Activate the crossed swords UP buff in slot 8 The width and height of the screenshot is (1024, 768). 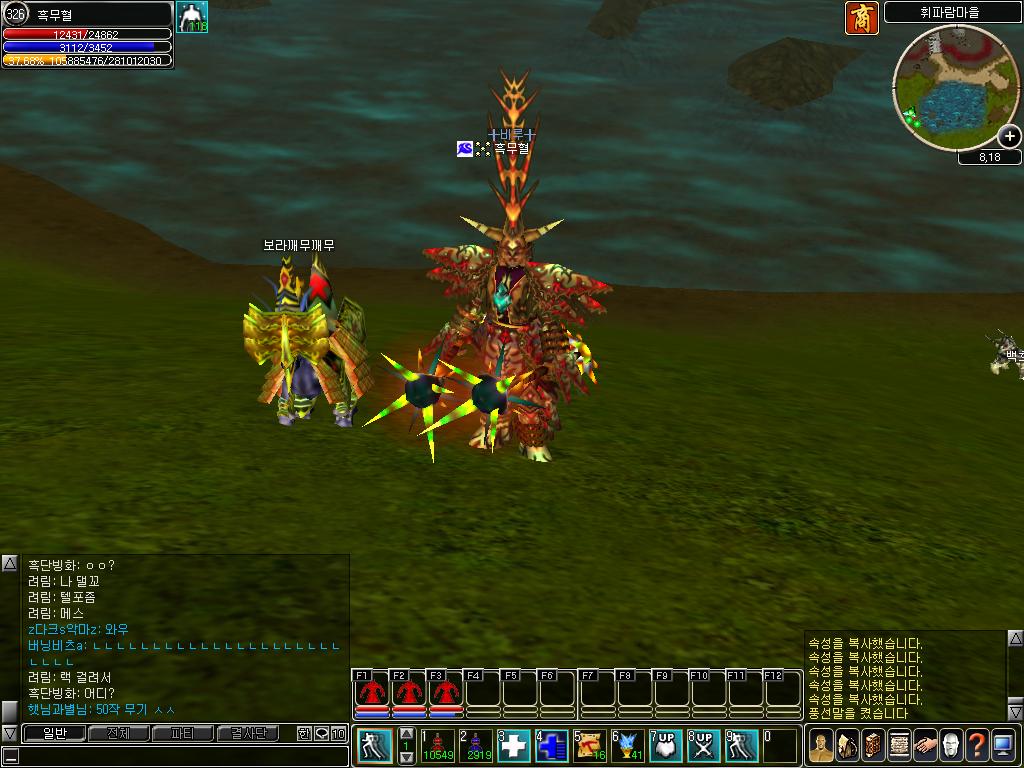pyautogui.click(x=704, y=745)
